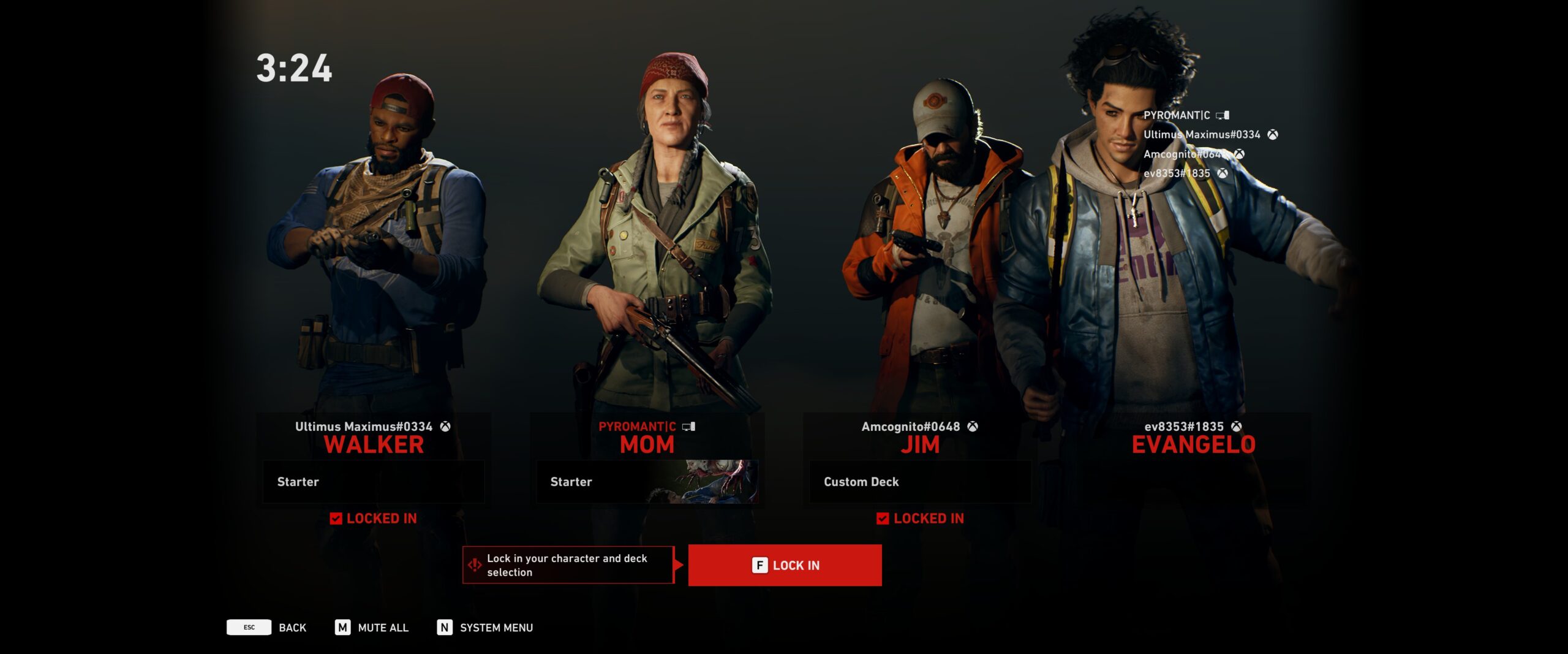Lock in your character with the red button

coord(785,565)
